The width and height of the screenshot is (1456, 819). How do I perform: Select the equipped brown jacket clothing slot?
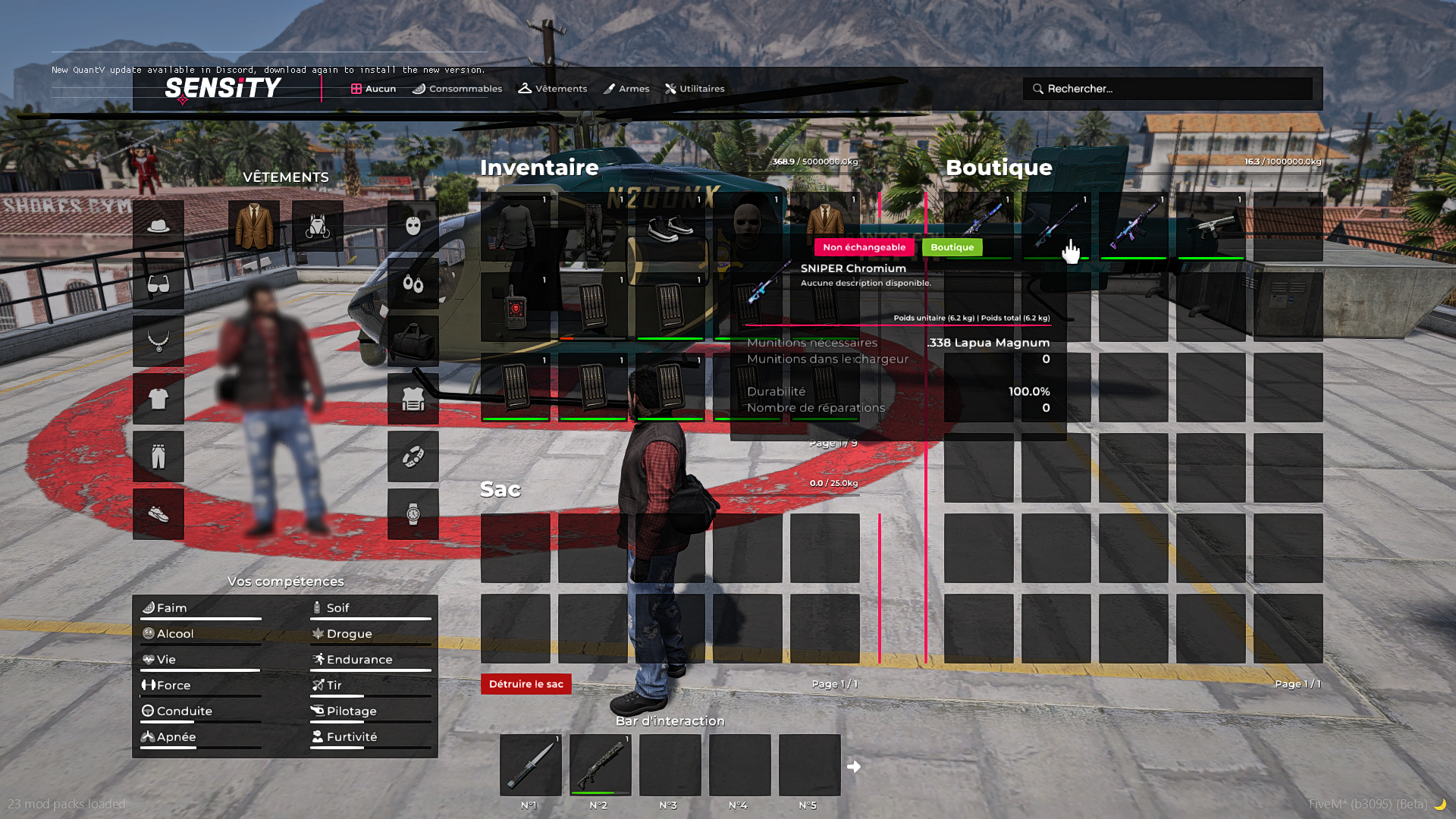pyautogui.click(x=254, y=226)
